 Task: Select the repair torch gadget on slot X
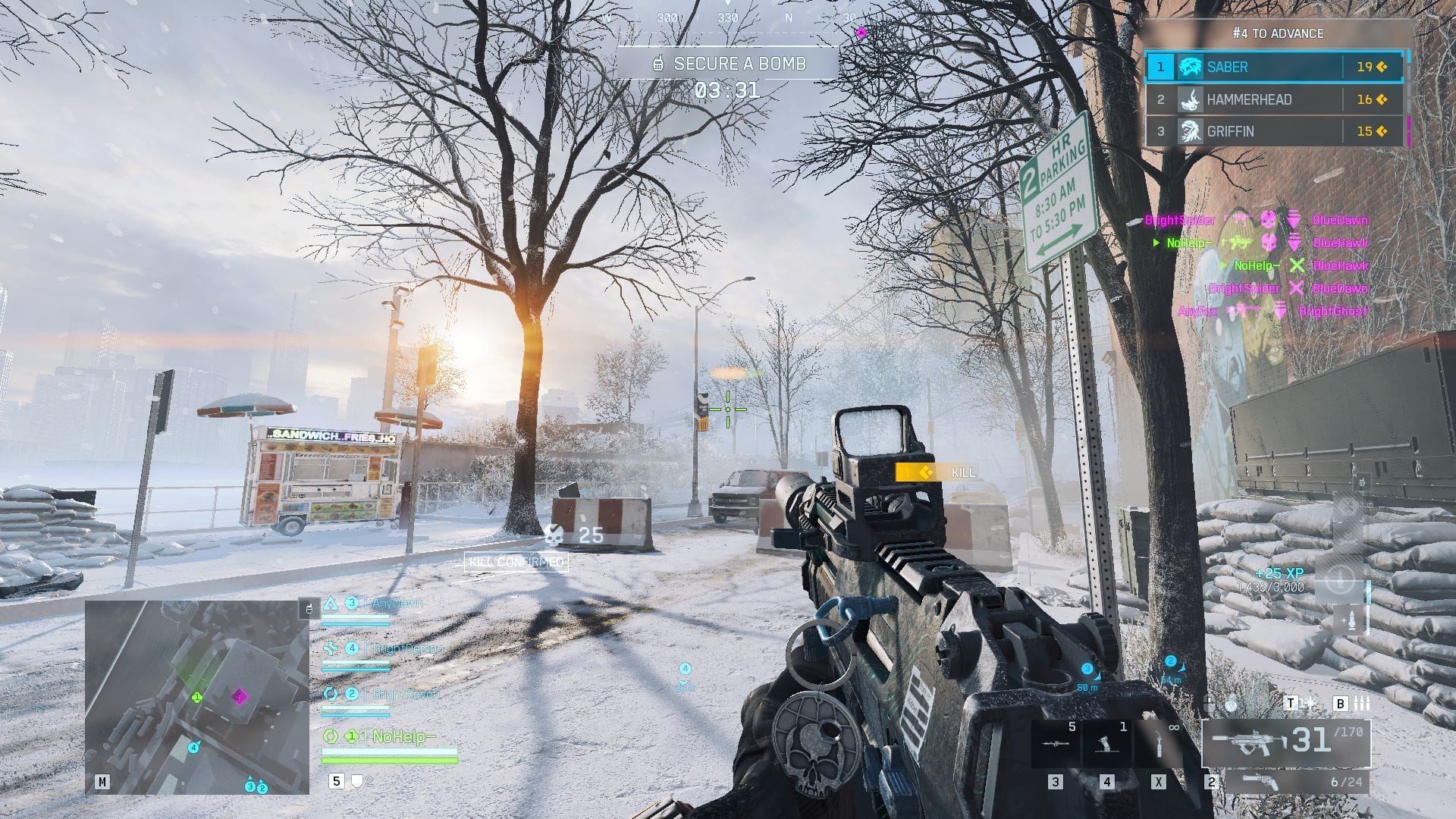[x=1159, y=745]
